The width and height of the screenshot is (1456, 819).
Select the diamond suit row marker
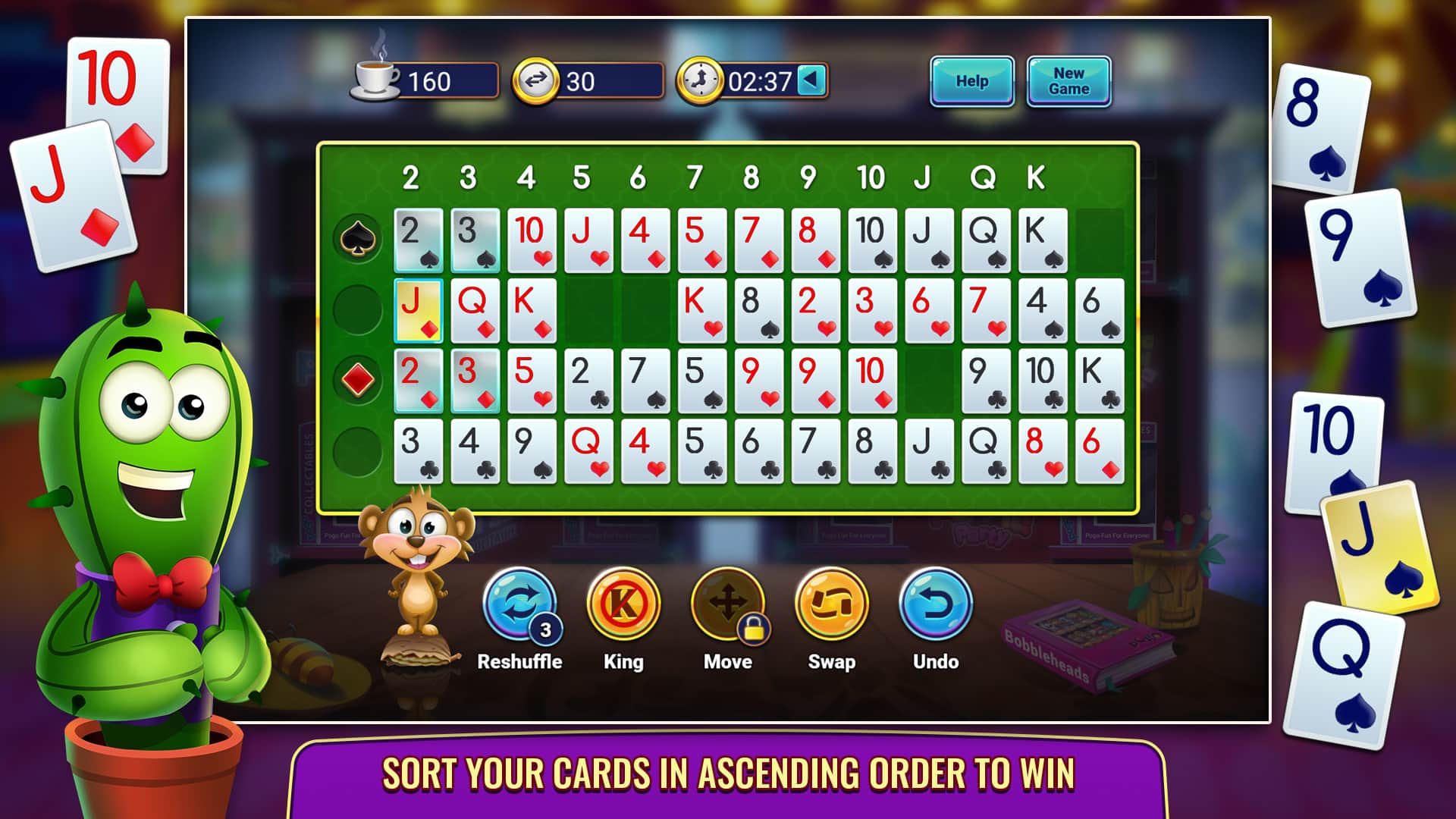(x=359, y=378)
